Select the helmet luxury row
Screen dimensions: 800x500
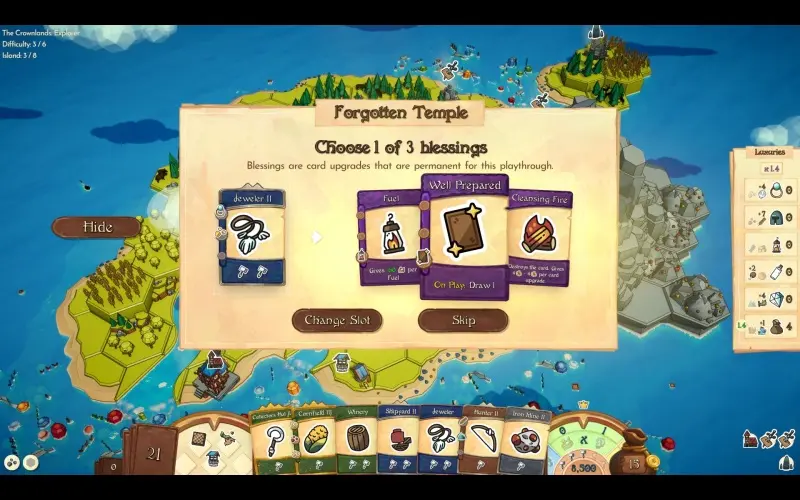click(x=769, y=217)
